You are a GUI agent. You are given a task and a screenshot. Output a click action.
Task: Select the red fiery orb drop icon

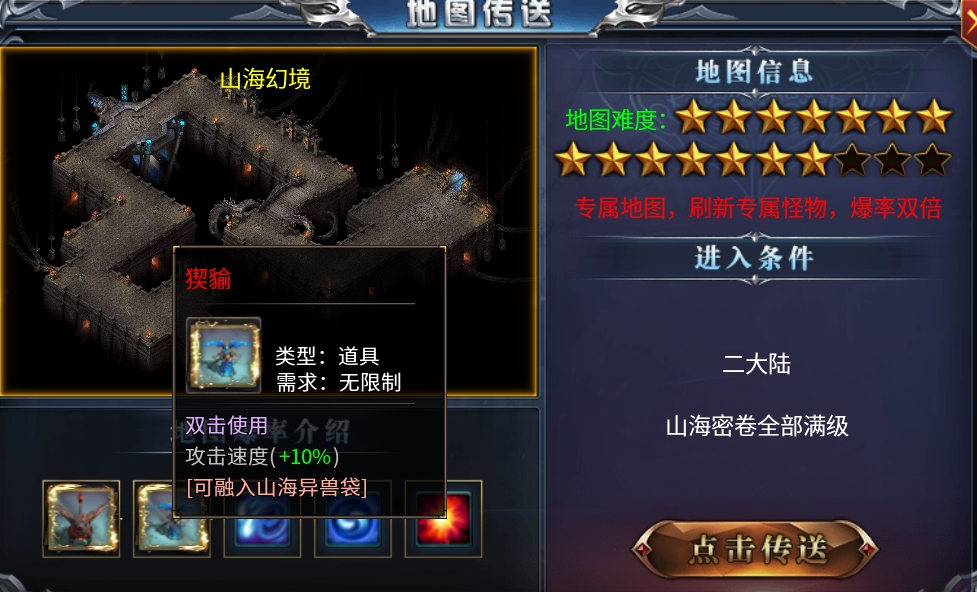443,518
